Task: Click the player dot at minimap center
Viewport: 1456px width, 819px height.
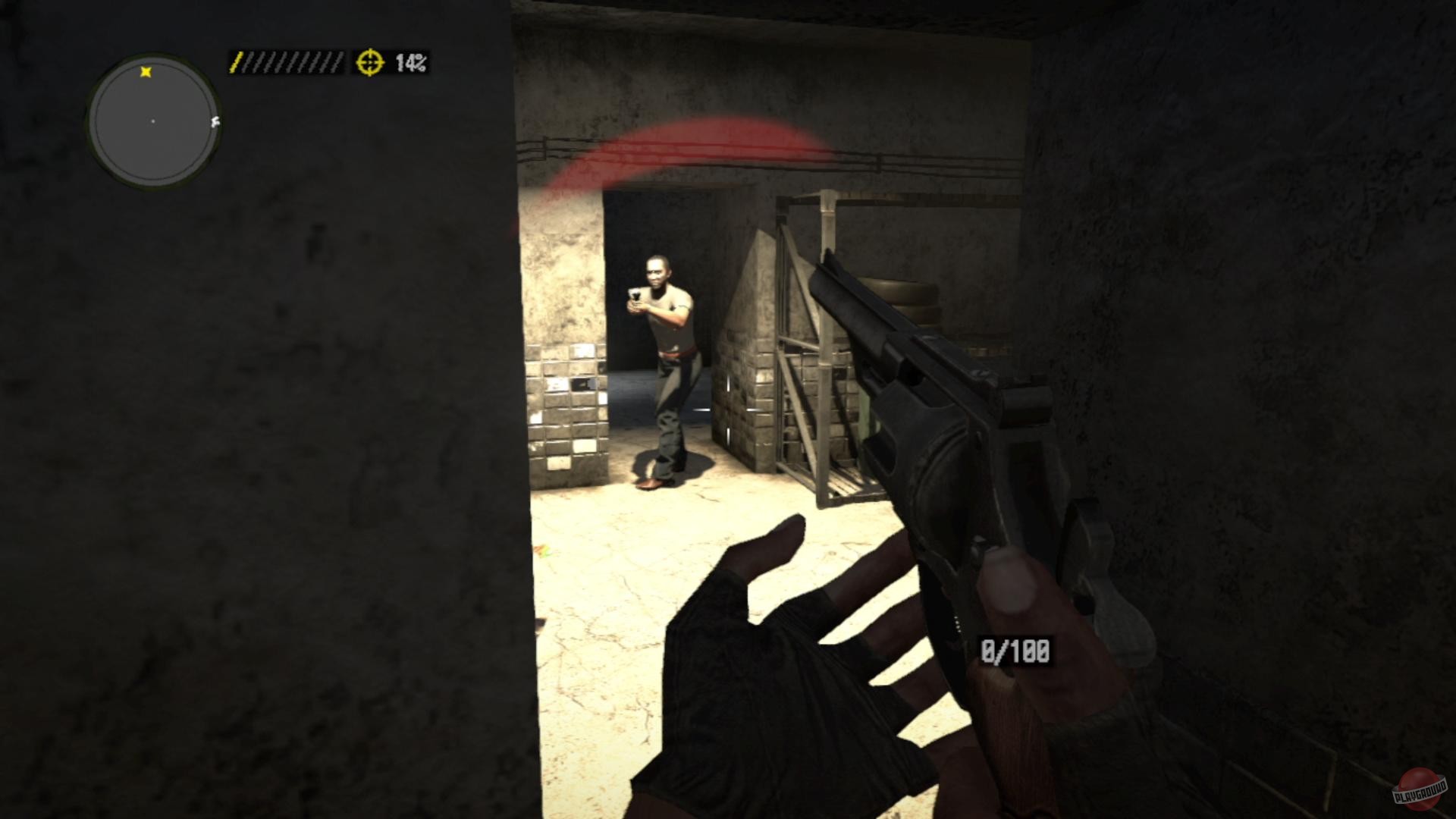Action: [x=152, y=121]
